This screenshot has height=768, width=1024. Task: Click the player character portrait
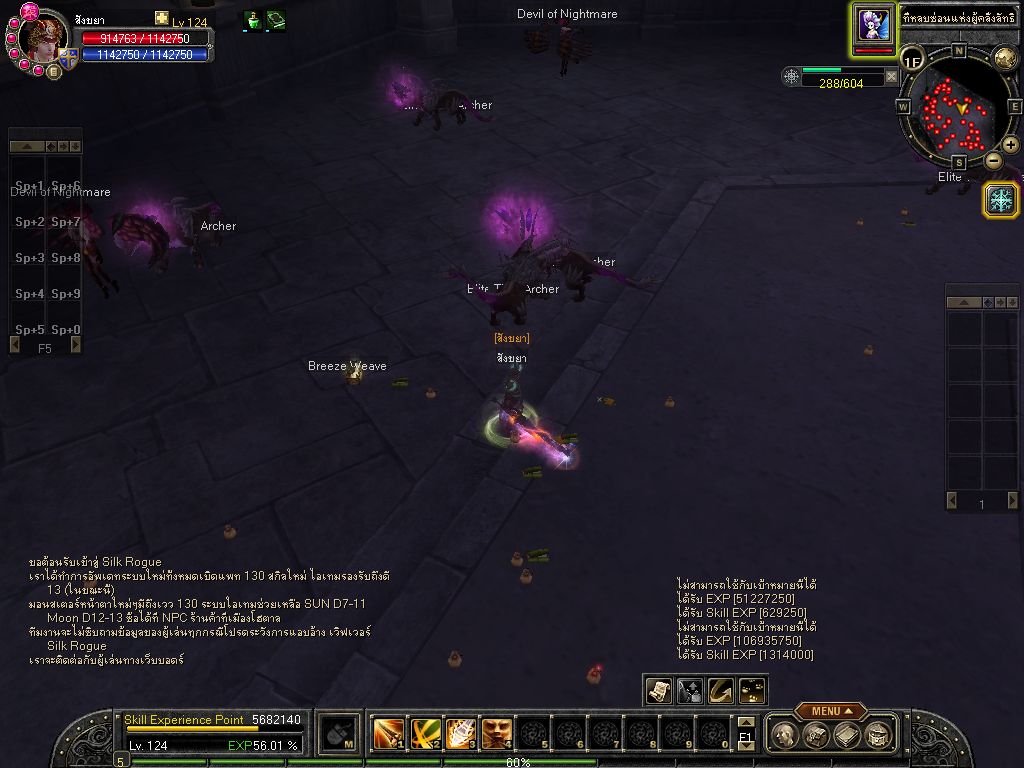click(x=44, y=38)
